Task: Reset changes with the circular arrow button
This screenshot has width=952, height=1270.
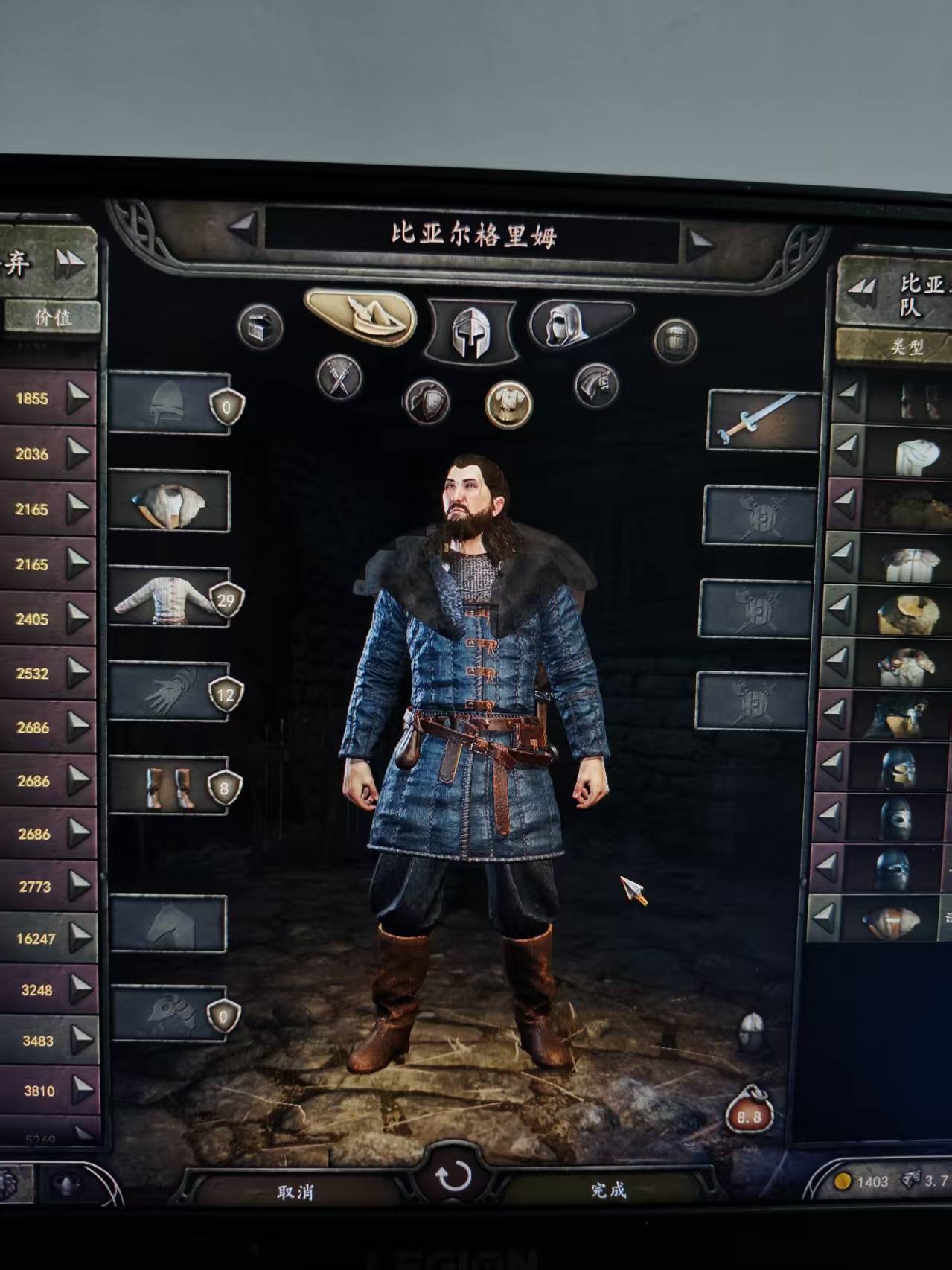Action: pos(453,1178)
